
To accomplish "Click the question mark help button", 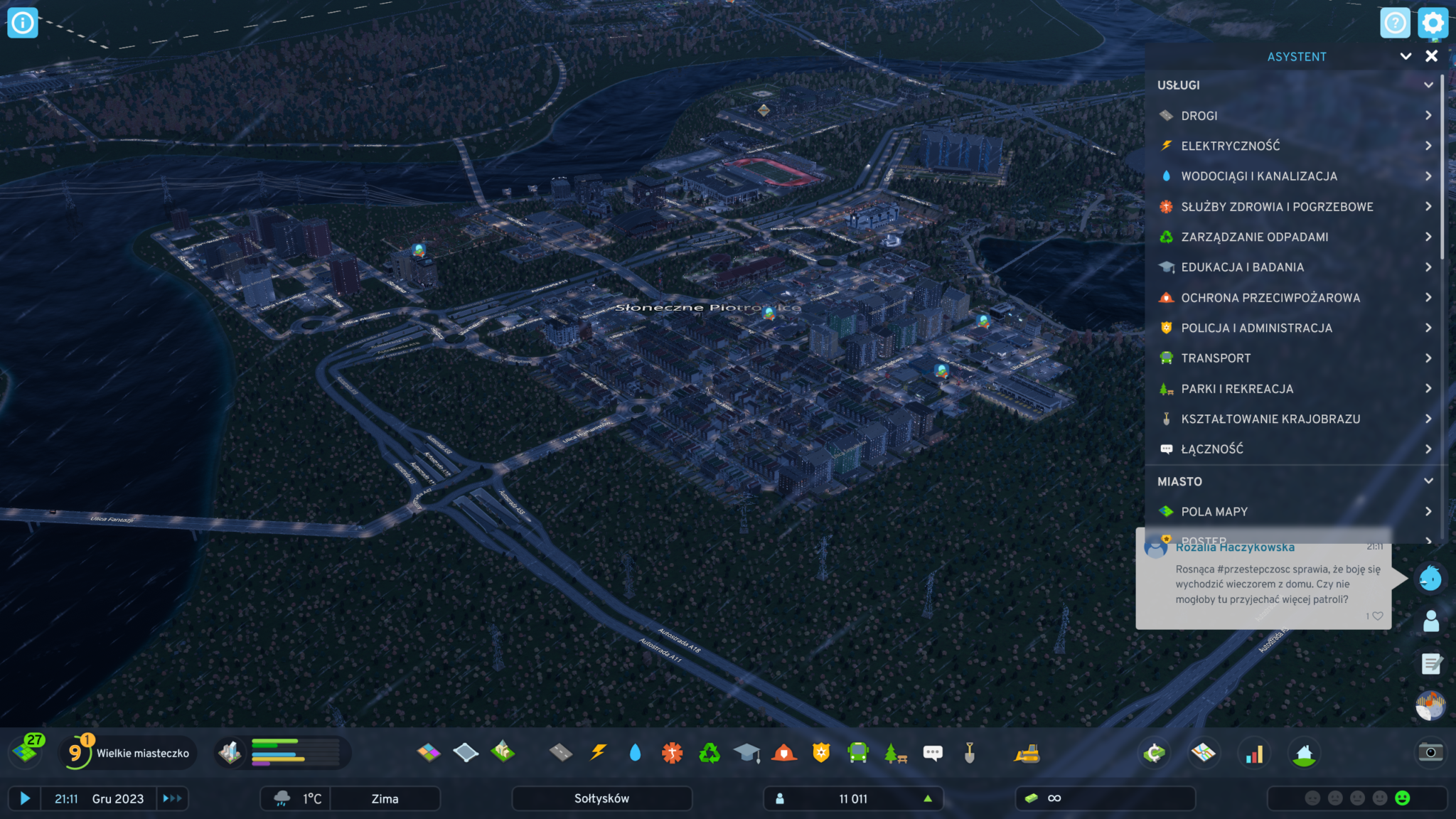I will 1395,23.
